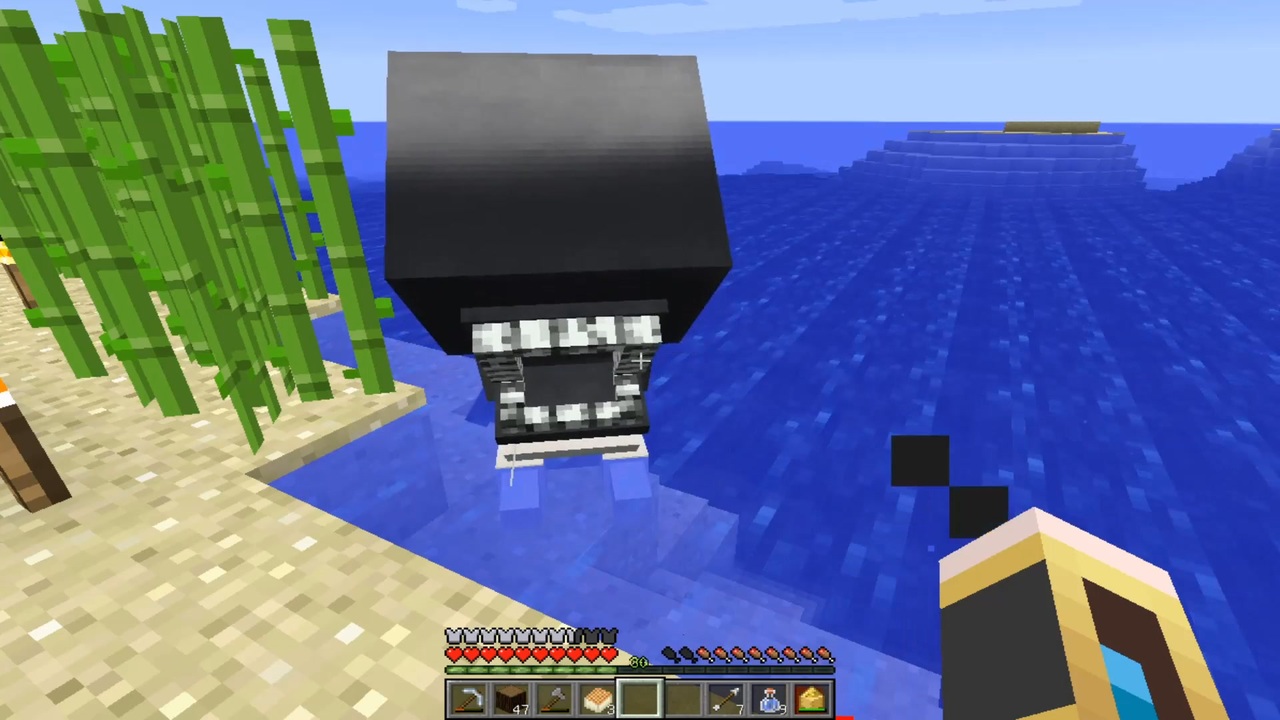
Task: Select the item in the last hotbar slot
Action: (x=812, y=698)
